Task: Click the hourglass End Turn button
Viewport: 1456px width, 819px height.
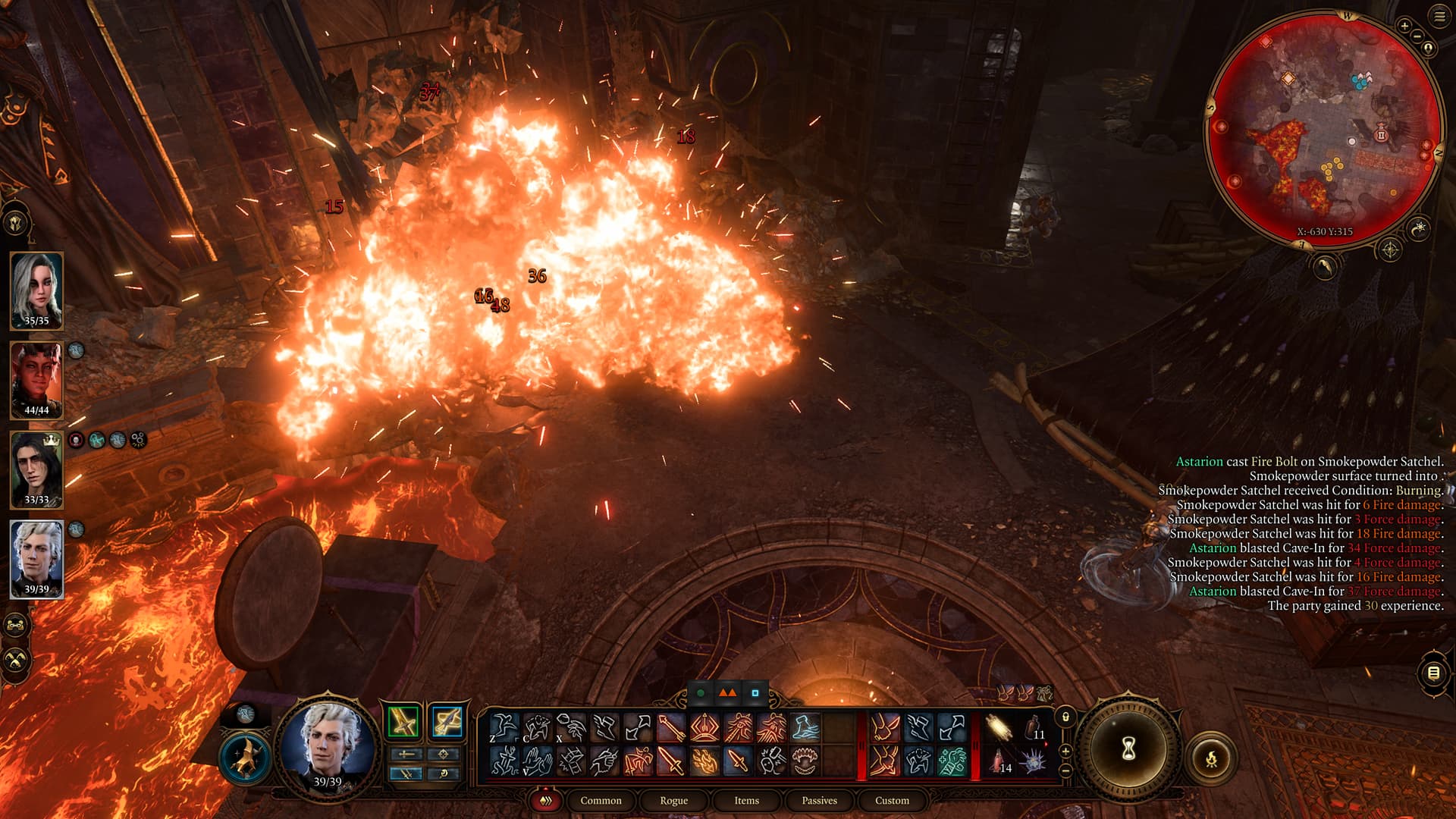Action: pyautogui.click(x=1128, y=749)
